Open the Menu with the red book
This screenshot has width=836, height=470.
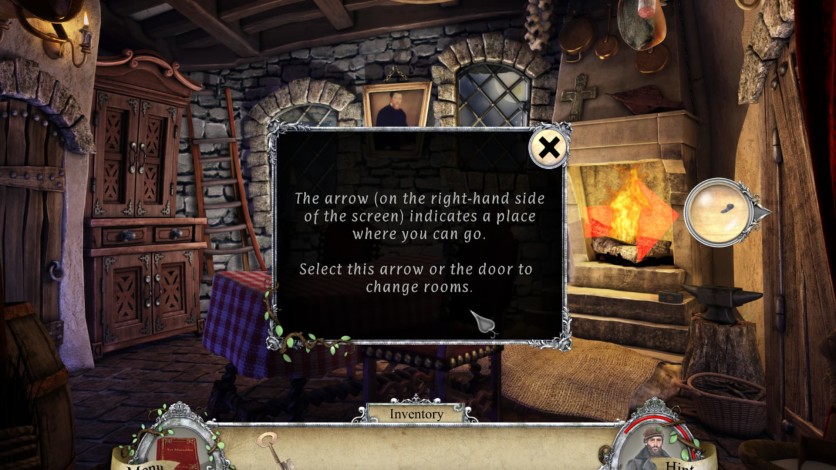(177, 449)
